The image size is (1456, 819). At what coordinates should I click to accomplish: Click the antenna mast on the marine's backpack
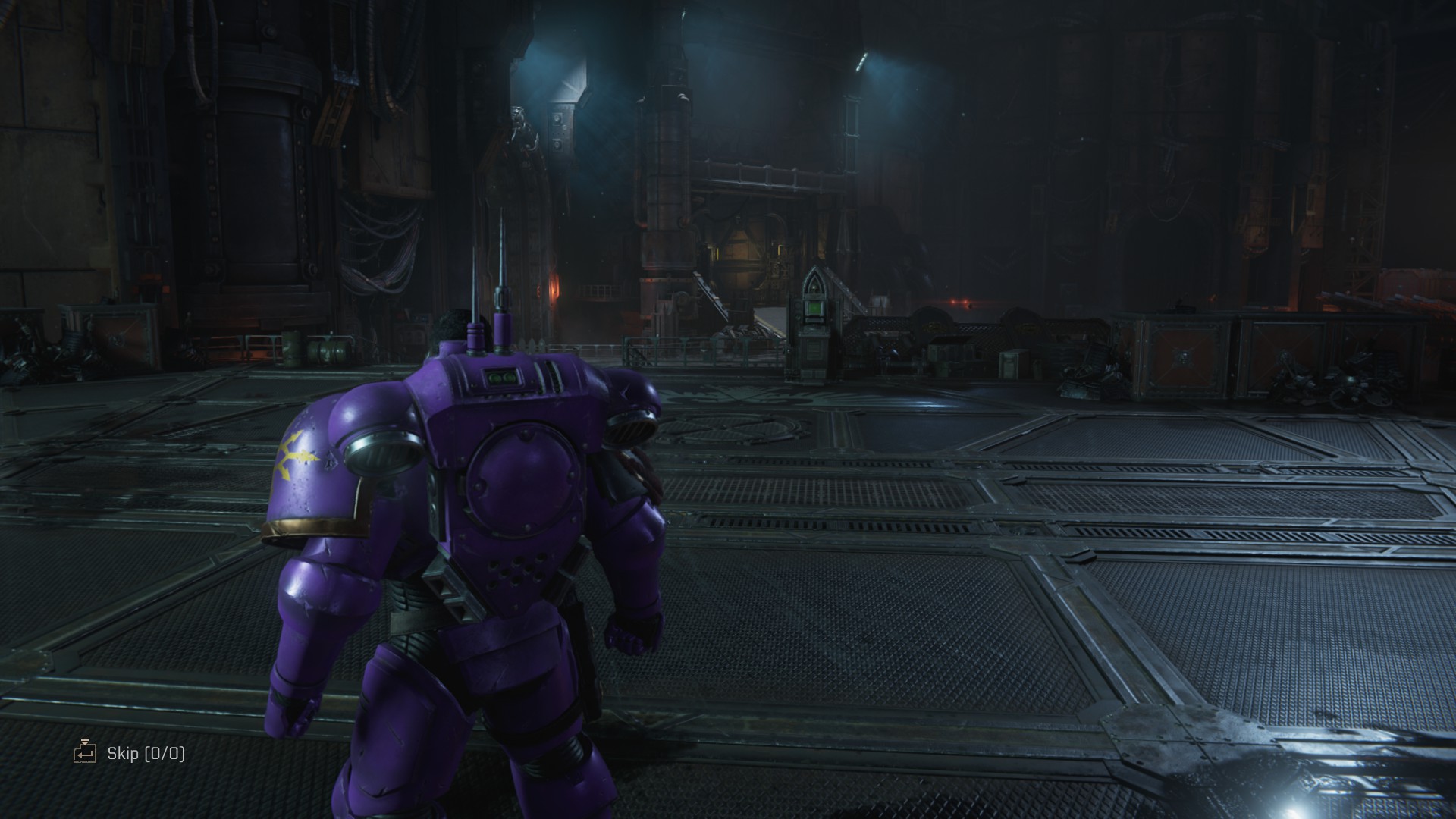click(x=503, y=258)
